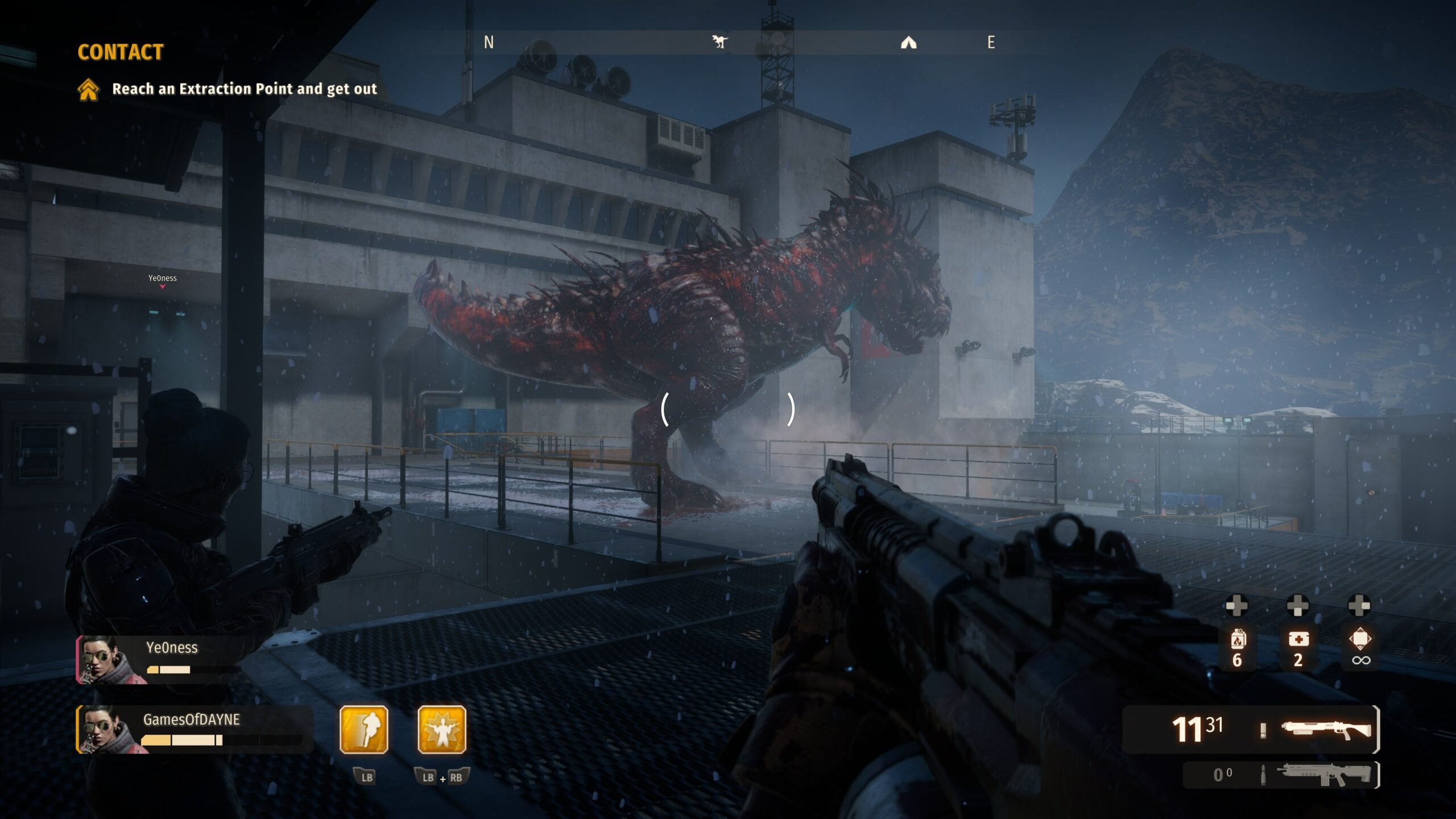Screen dimensions: 1456x819
Task: Click the GamesOfDAYNE player panel
Action: click(x=193, y=729)
